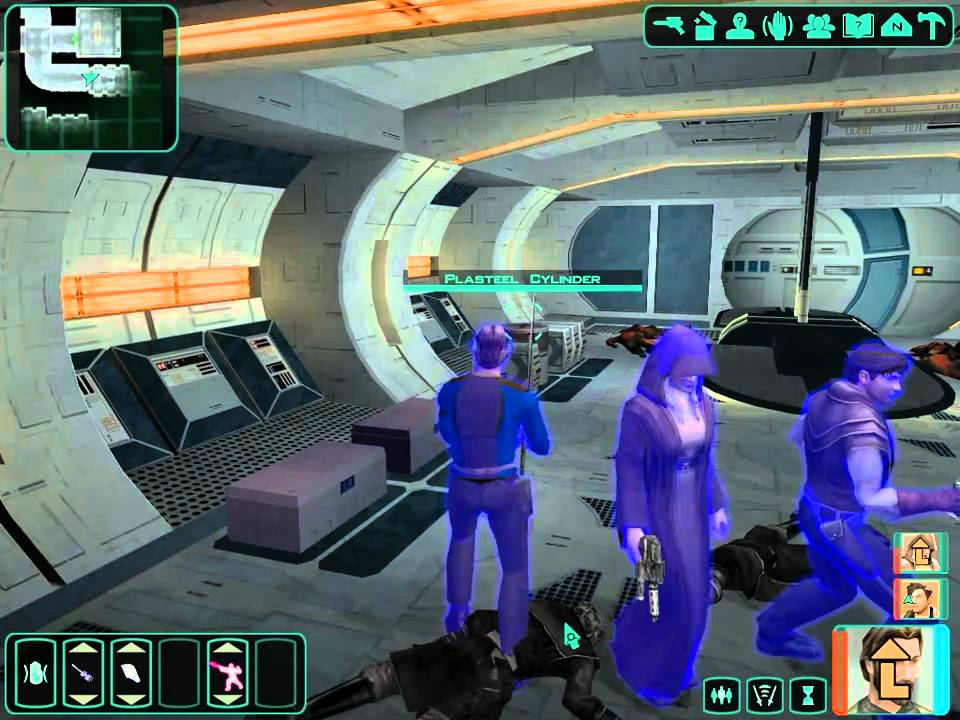Click the crossed swords stance button
Image resolution: width=960 pixels, height=720 pixels.
coord(767,692)
